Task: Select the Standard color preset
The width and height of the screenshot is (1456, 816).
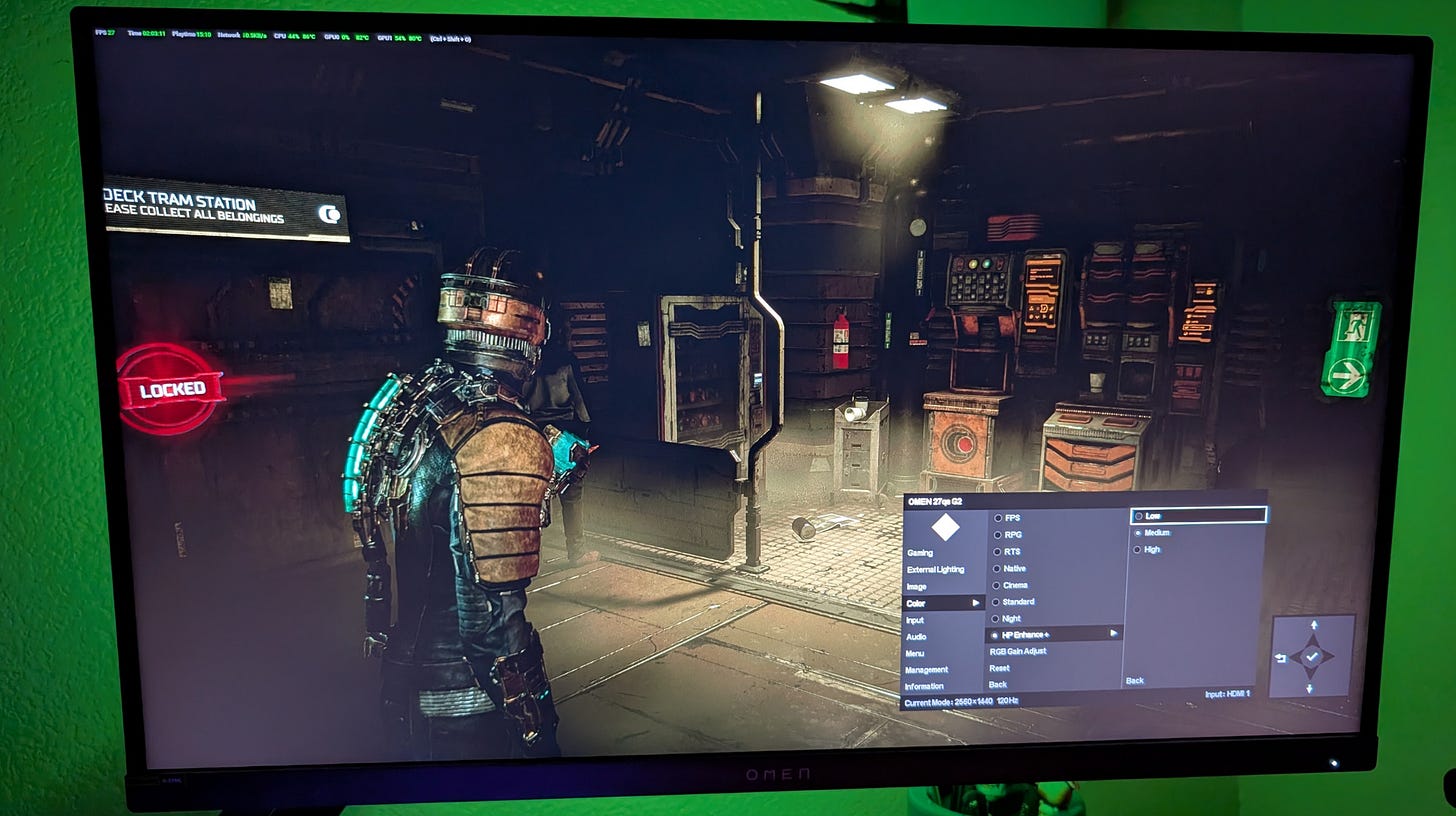Action: 1016,601
